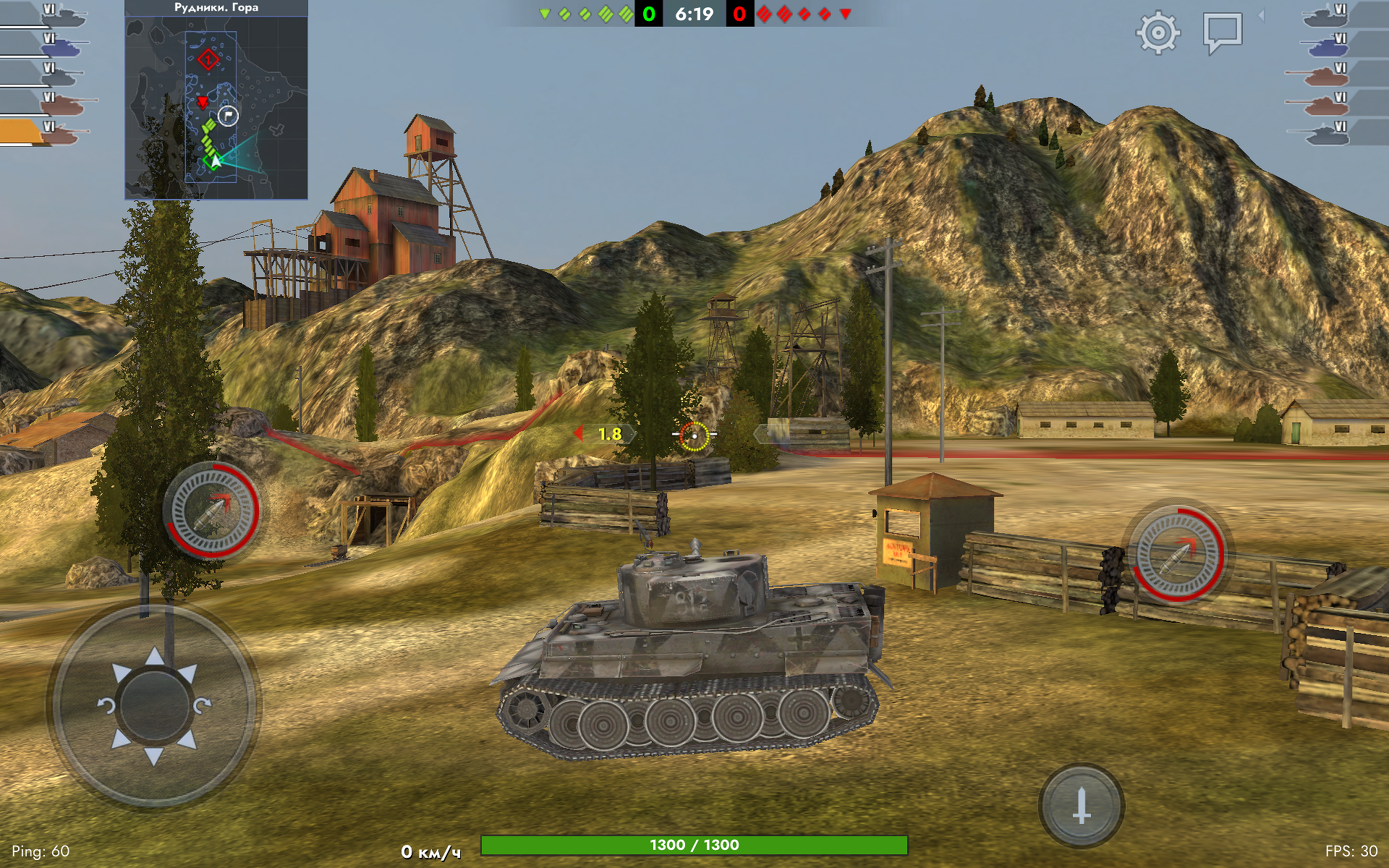Open the gear settings menu
The width and height of the screenshot is (1389, 868).
pos(1157,33)
